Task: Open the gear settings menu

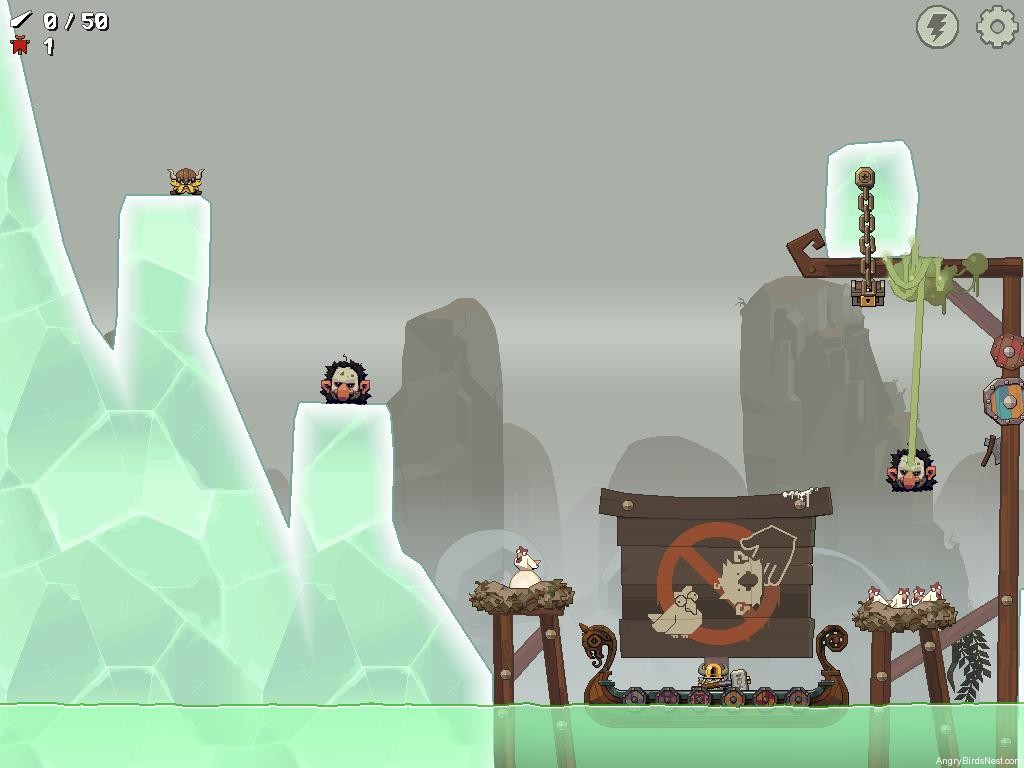Action: [996, 27]
